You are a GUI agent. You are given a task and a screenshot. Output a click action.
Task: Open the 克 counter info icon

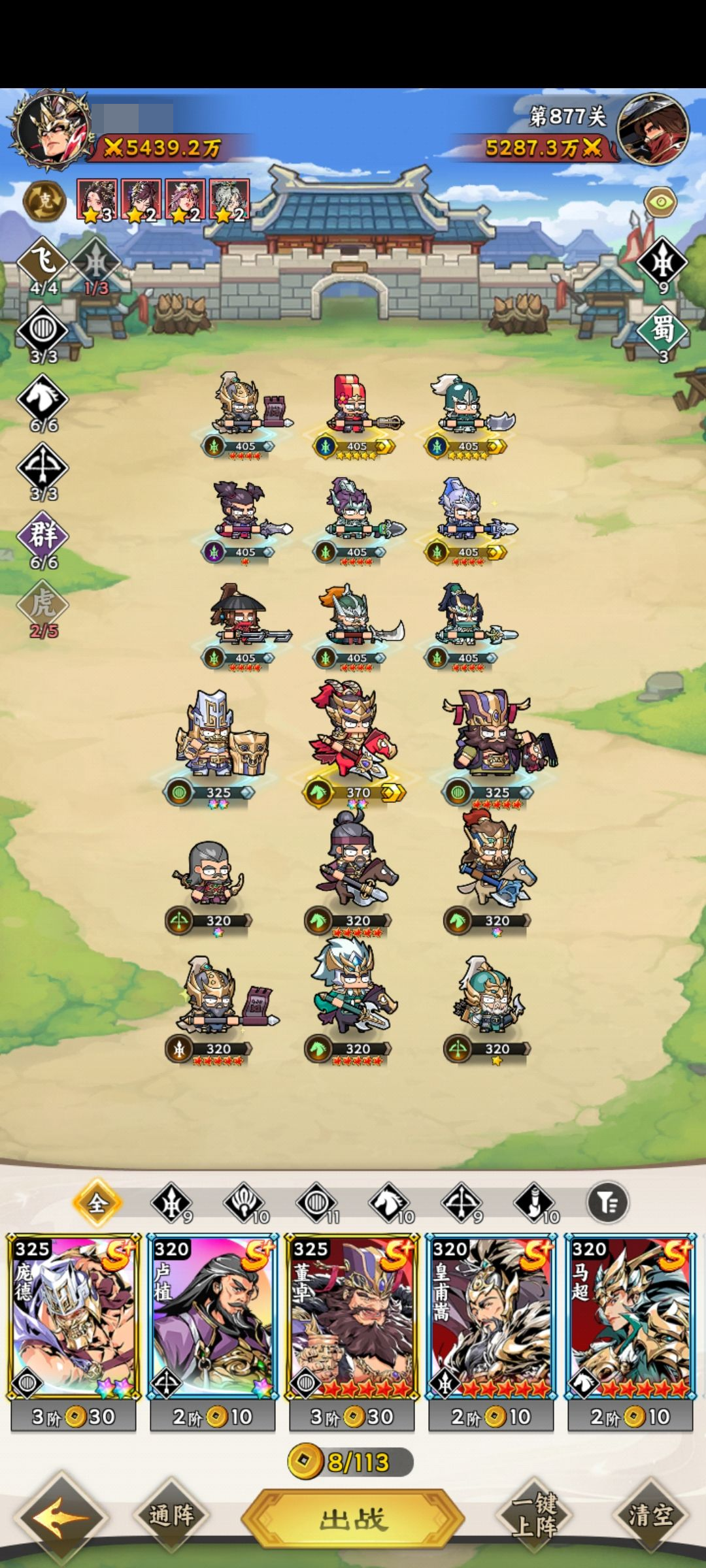click(44, 201)
